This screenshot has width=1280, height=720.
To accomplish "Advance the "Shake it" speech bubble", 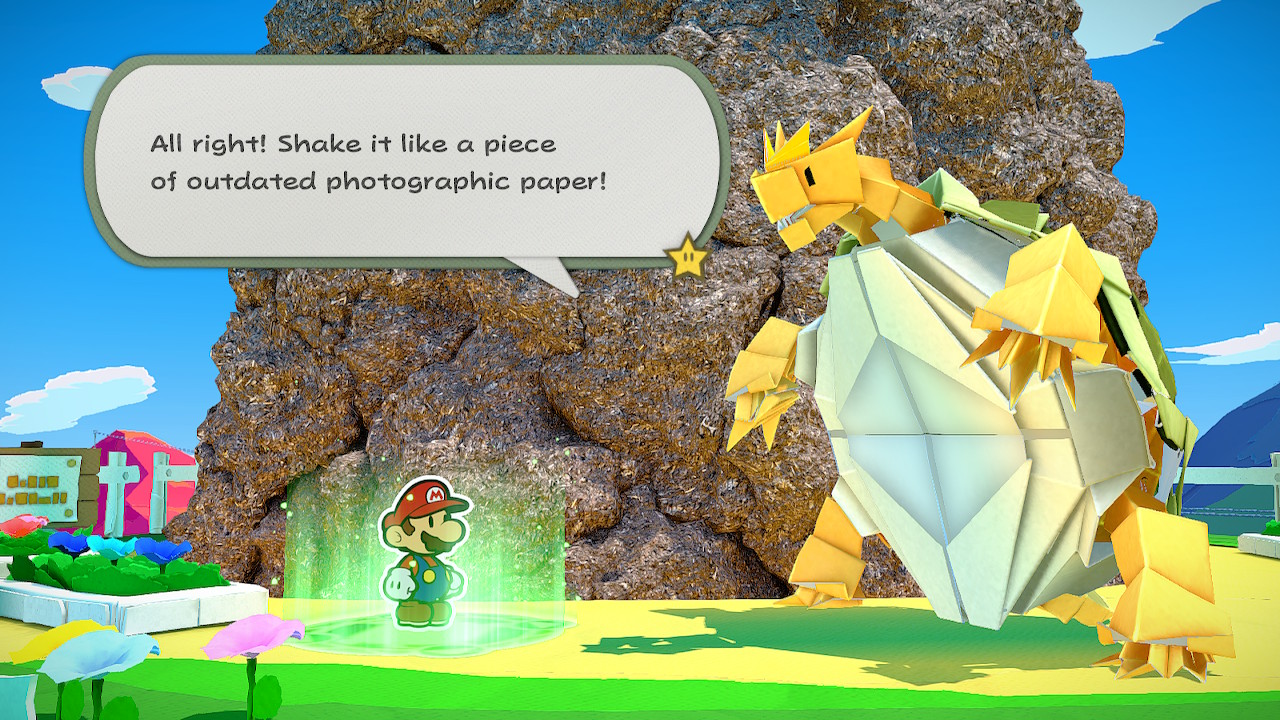I will click(400, 162).
